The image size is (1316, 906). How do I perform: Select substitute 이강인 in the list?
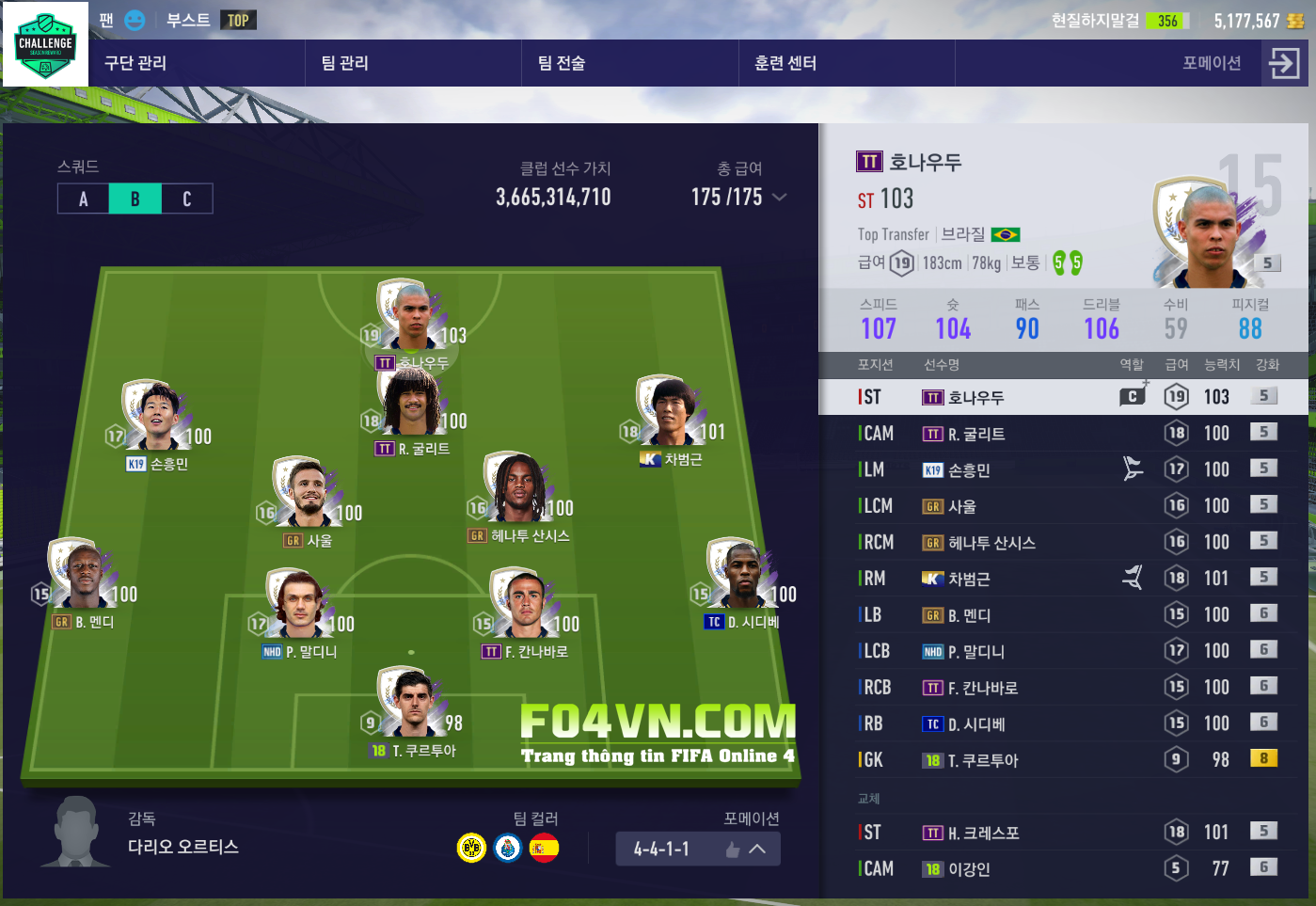[1063, 869]
